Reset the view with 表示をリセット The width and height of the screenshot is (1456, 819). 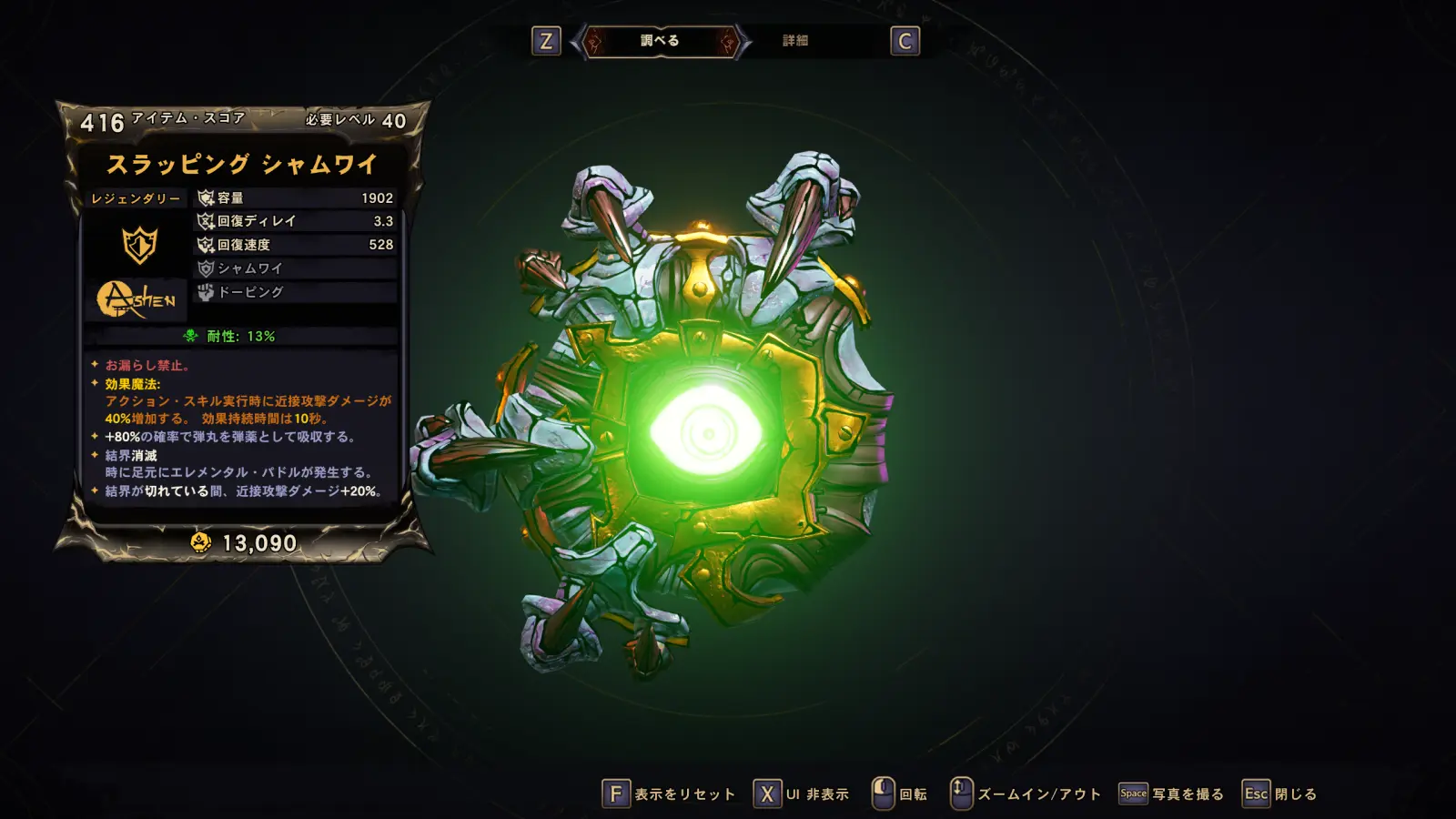(670, 794)
